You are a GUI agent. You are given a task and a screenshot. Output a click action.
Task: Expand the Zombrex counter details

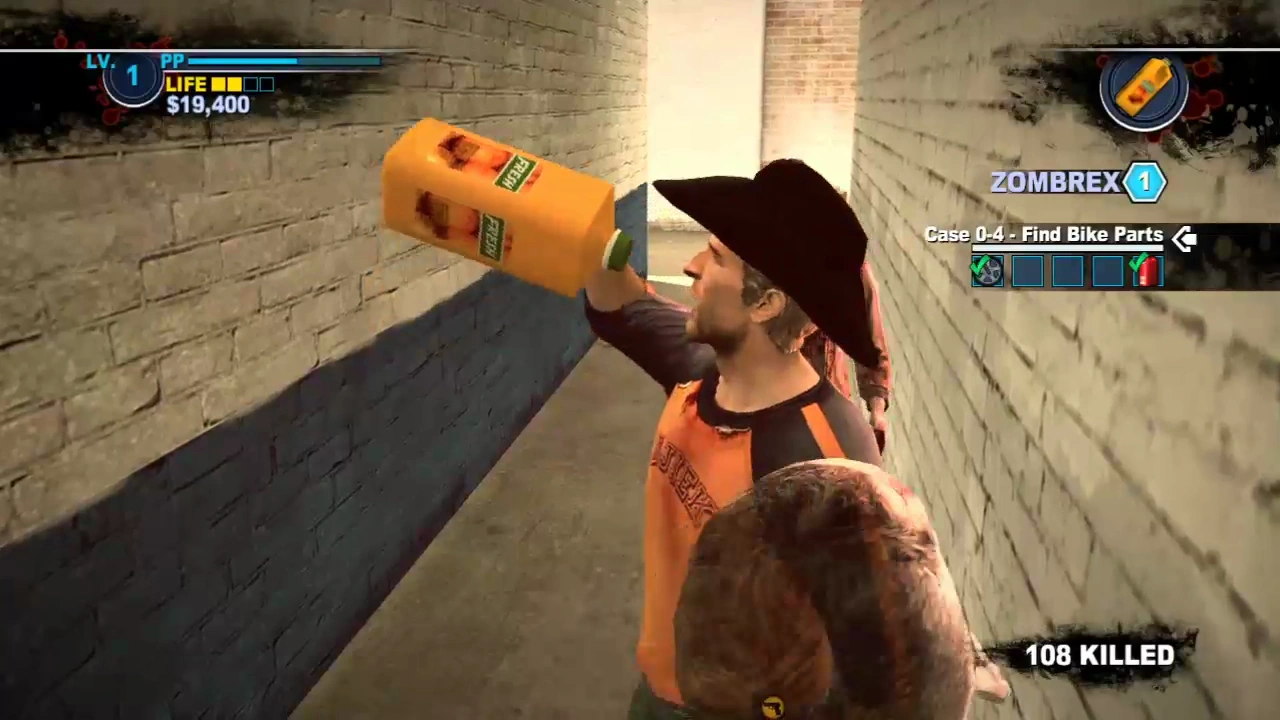pos(1144,181)
